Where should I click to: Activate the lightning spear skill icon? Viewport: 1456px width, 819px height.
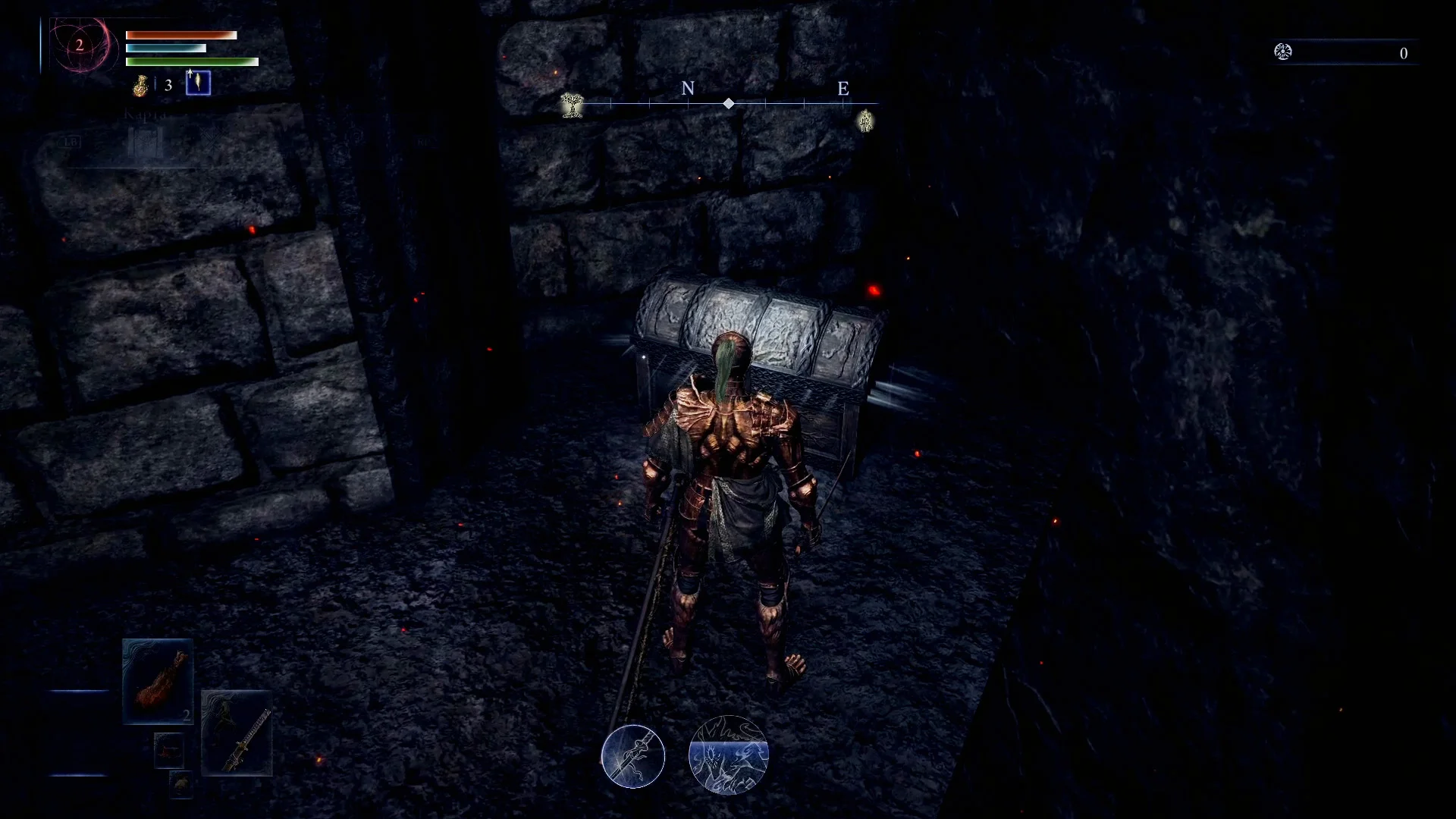point(633,756)
